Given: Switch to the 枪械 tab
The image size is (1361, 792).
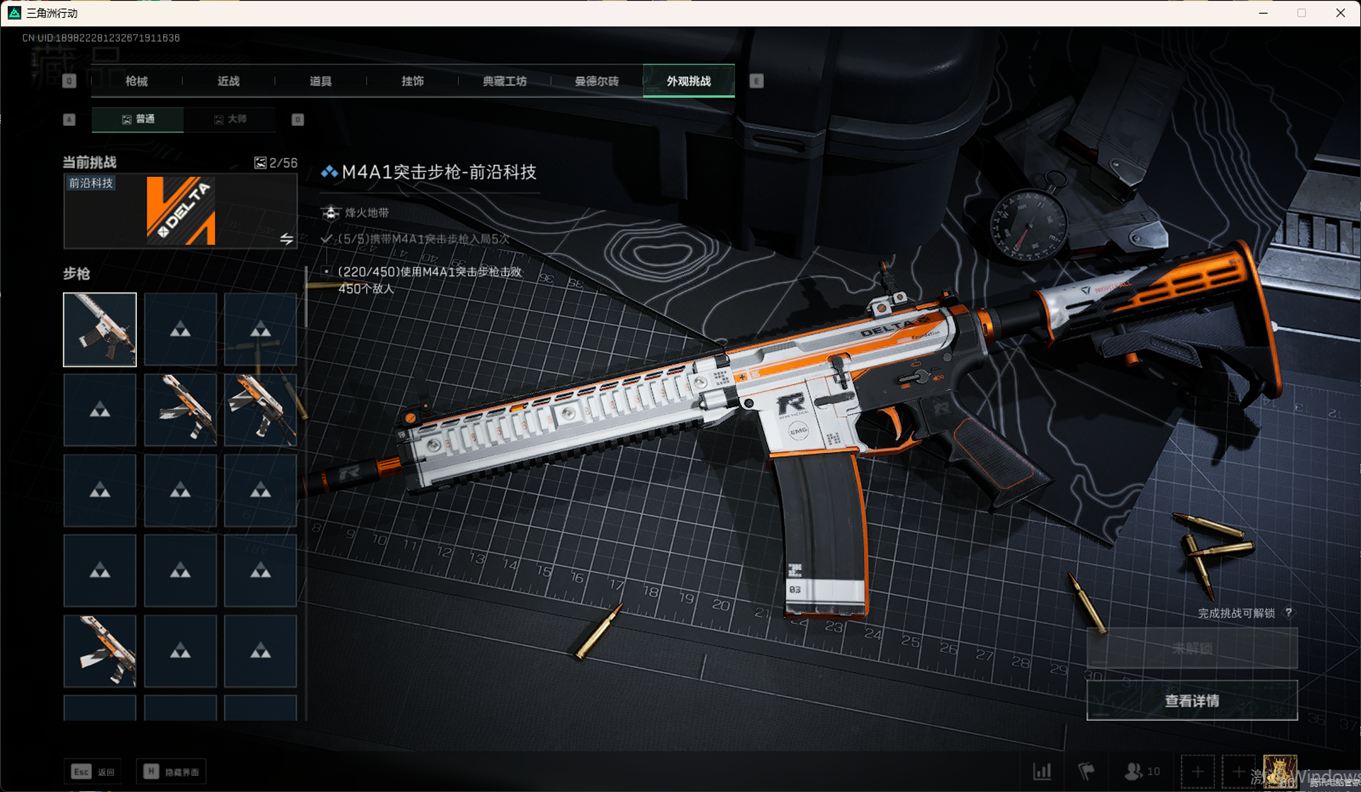Looking at the screenshot, I should coord(137,81).
